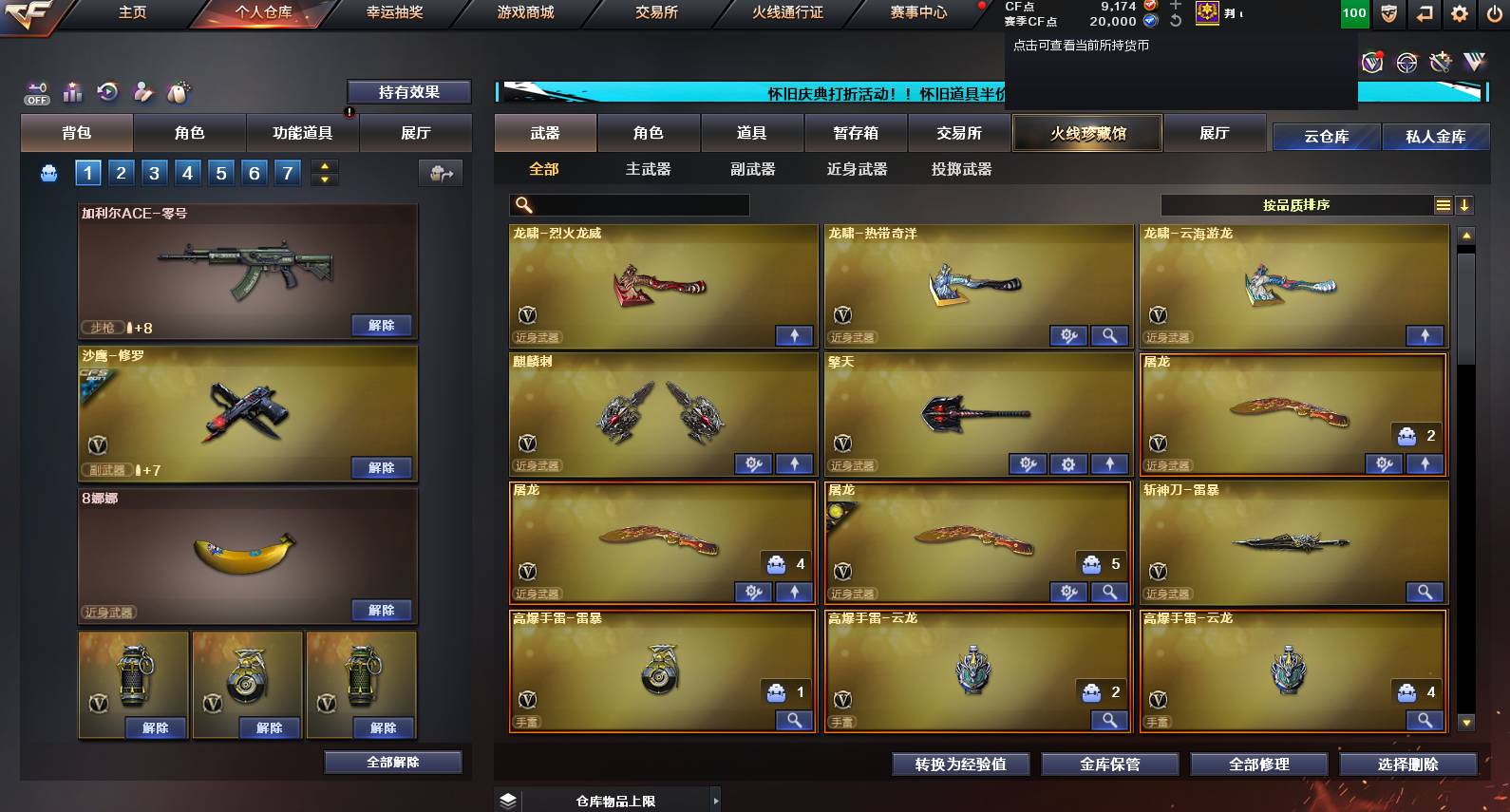Click the up arrow beside backpack page numbers

(x=322, y=165)
